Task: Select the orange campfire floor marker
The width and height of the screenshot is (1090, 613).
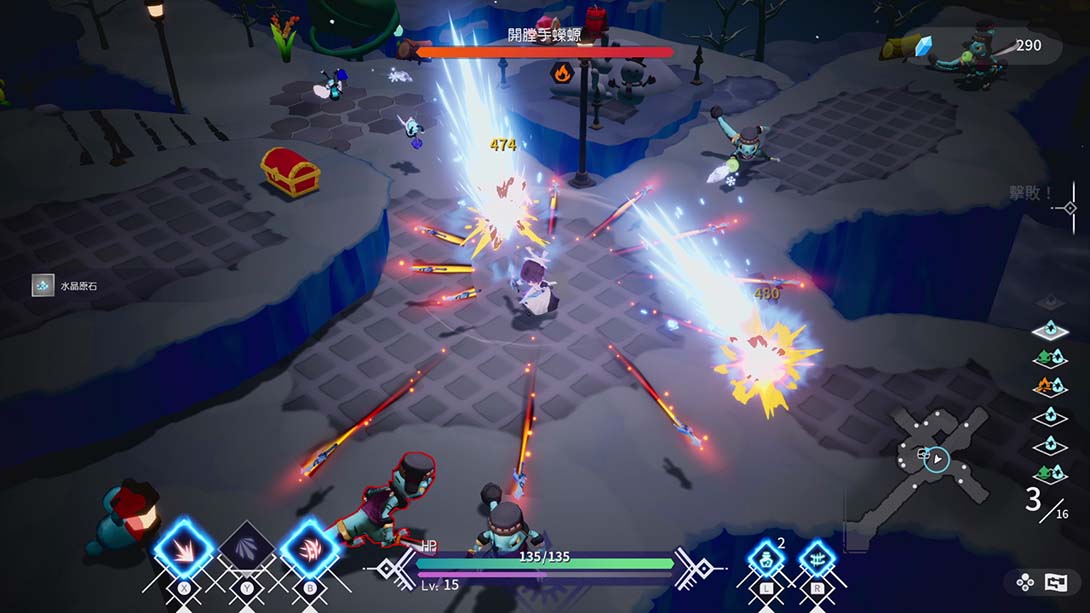Action: pyautogui.click(x=1050, y=385)
